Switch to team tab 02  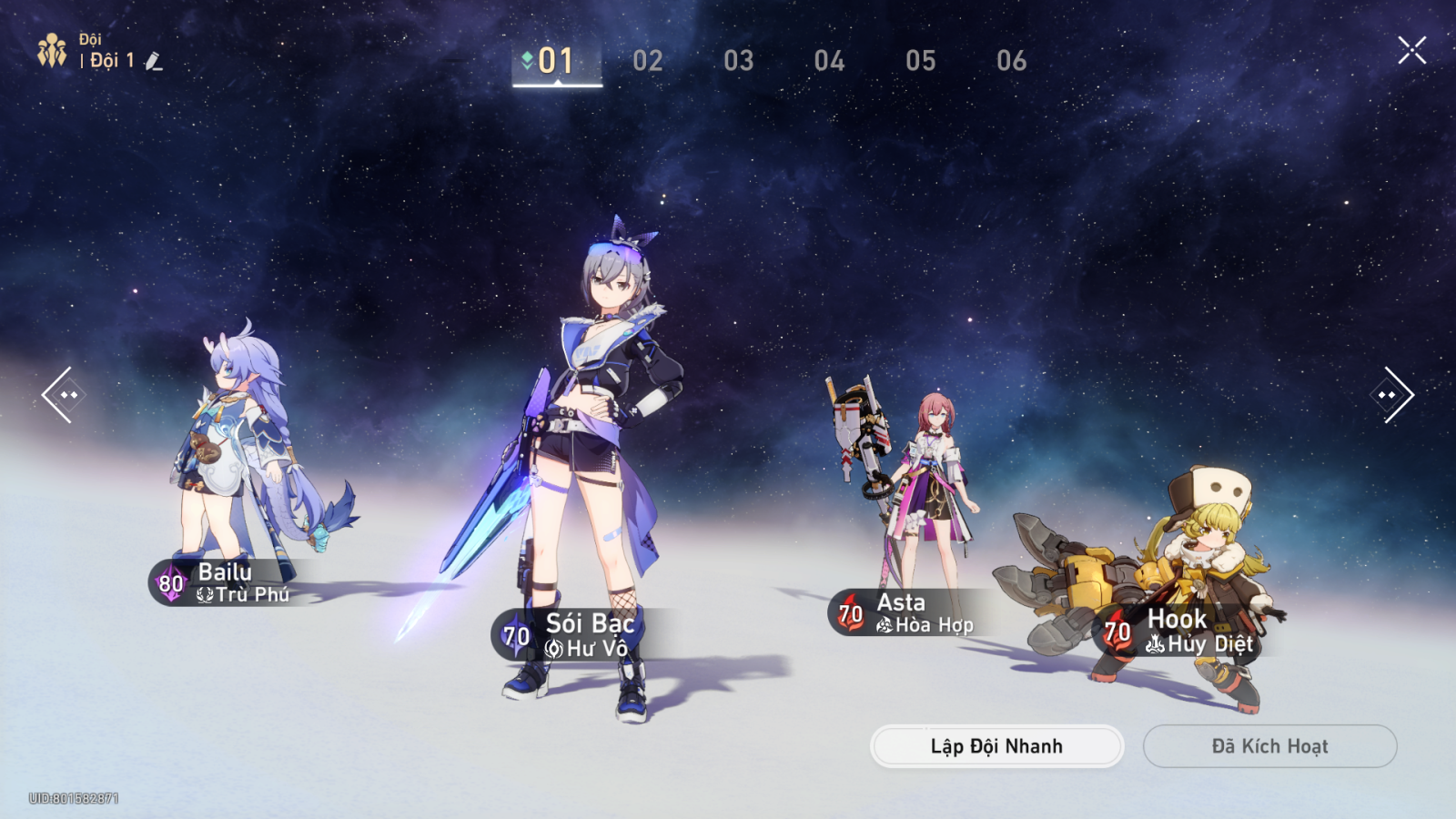click(649, 61)
